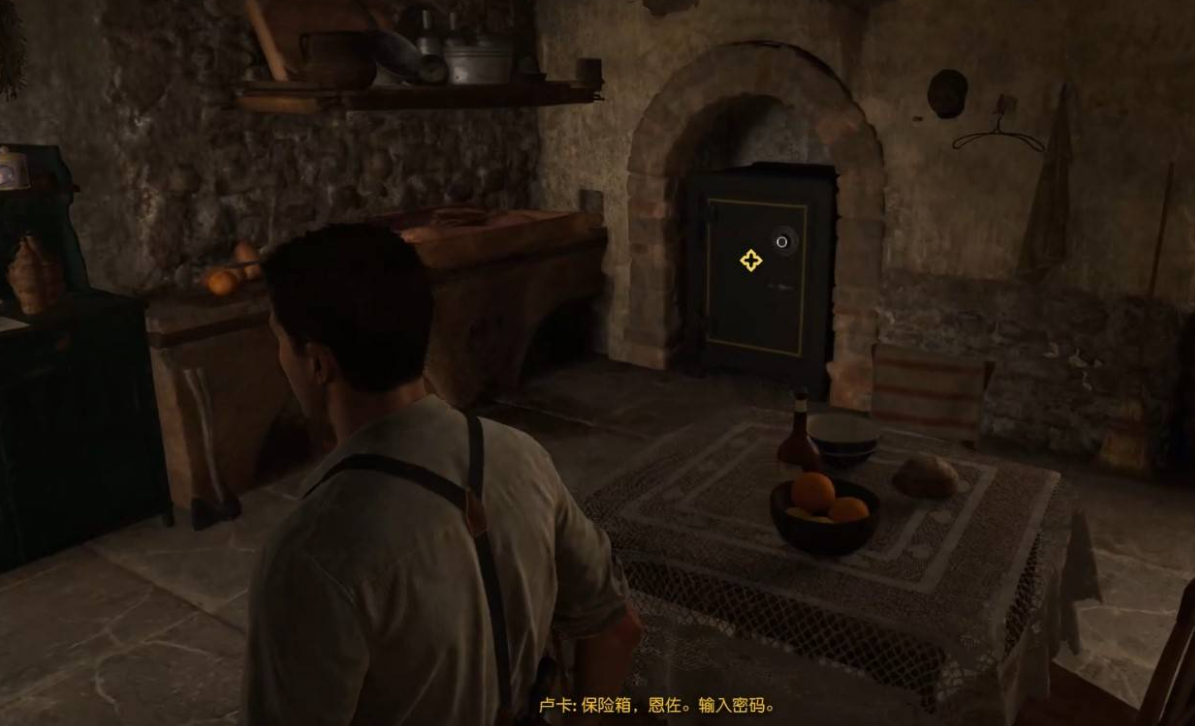Select the golden interaction marker on the safe
This screenshot has height=726, width=1195.
(750, 261)
